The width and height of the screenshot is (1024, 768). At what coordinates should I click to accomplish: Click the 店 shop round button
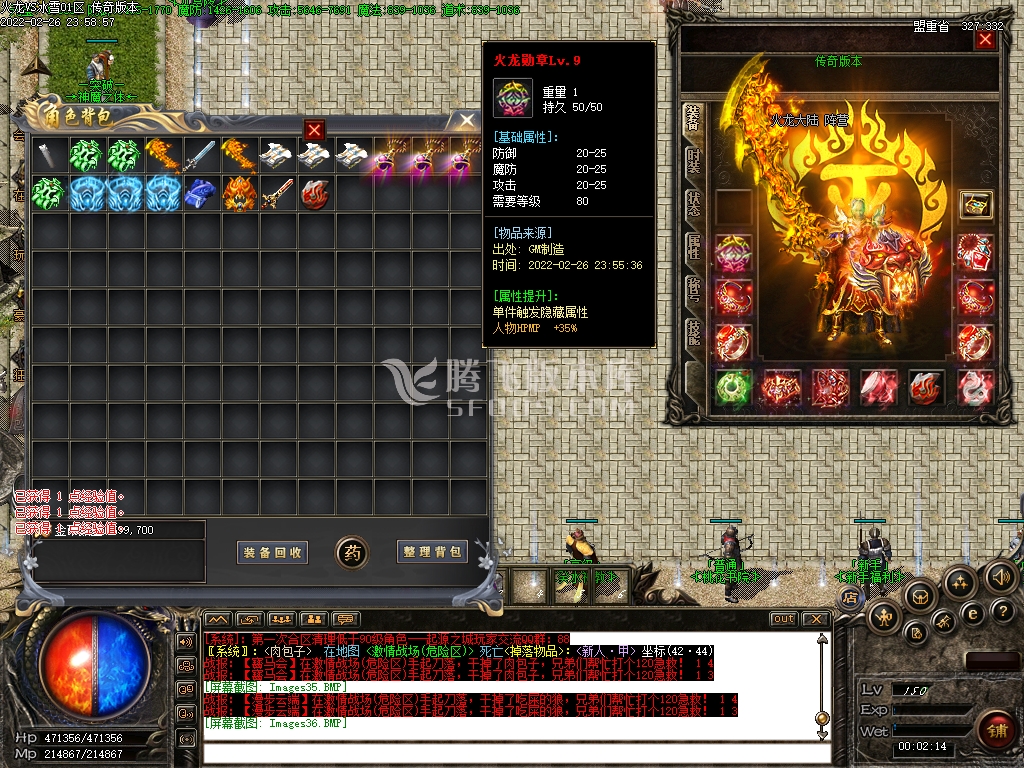tap(850, 597)
